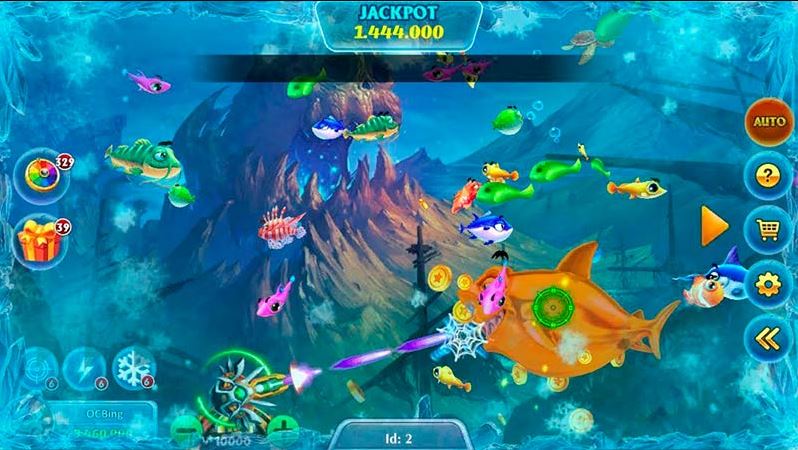The height and width of the screenshot is (450, 798).
Task: Open the question mark help button
Action: pos(768,177)
